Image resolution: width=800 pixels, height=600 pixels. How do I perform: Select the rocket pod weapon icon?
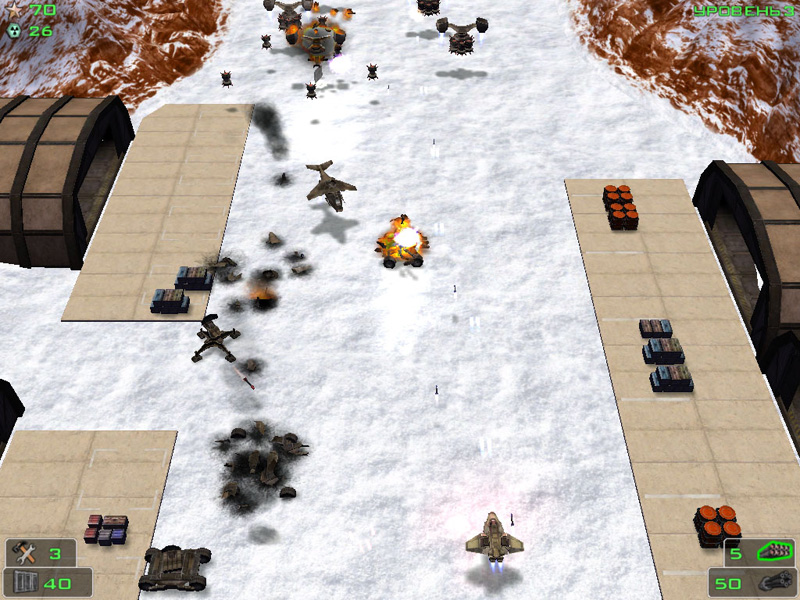[774, 550]
